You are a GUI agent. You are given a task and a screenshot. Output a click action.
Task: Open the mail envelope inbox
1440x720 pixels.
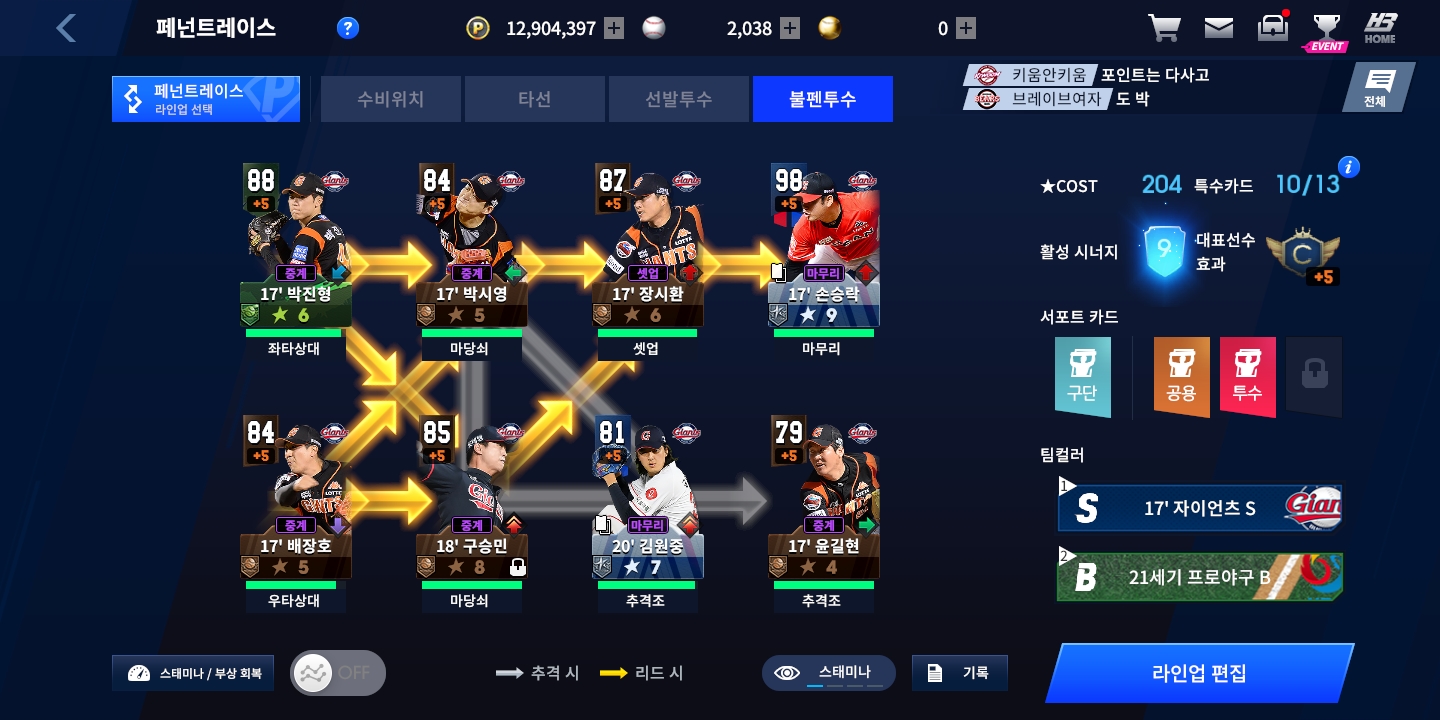(1218, 28)
